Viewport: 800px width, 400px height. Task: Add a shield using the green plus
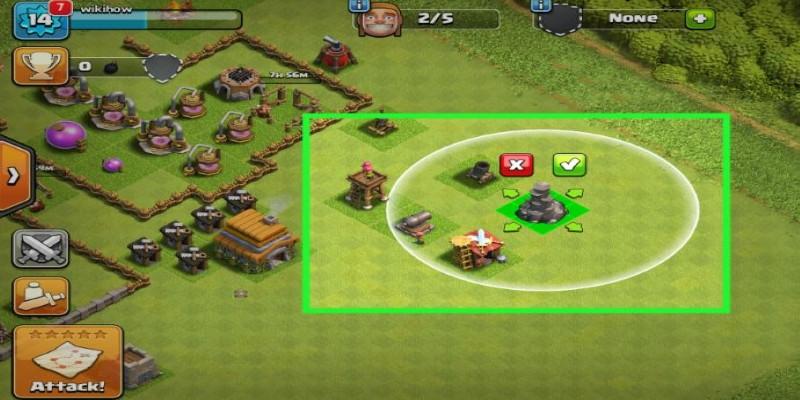(x=700, y=18)
